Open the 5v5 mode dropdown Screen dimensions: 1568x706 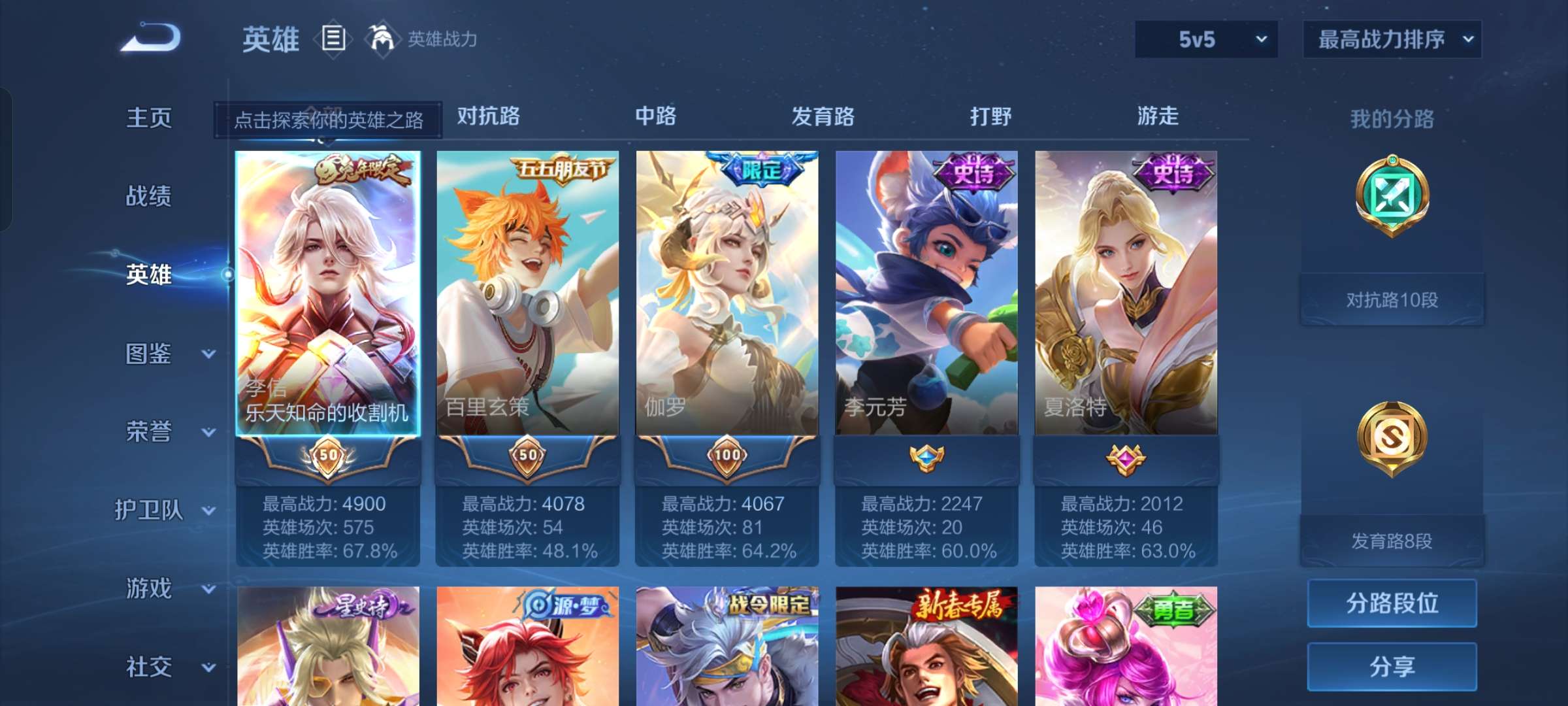pyautogui.click(x=1205, y=39)
